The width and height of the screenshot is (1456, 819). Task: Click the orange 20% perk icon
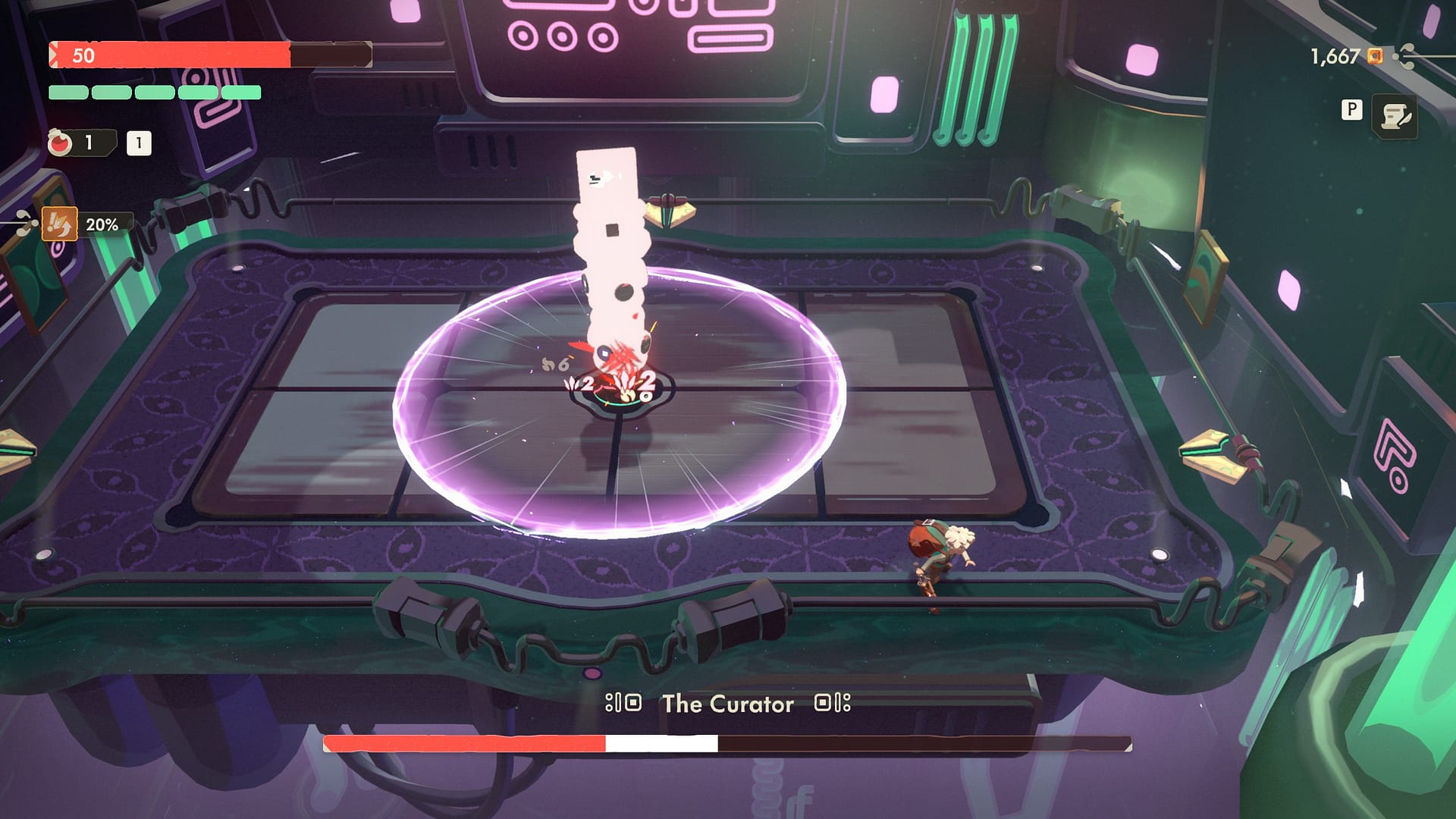(x=59, y=224)
